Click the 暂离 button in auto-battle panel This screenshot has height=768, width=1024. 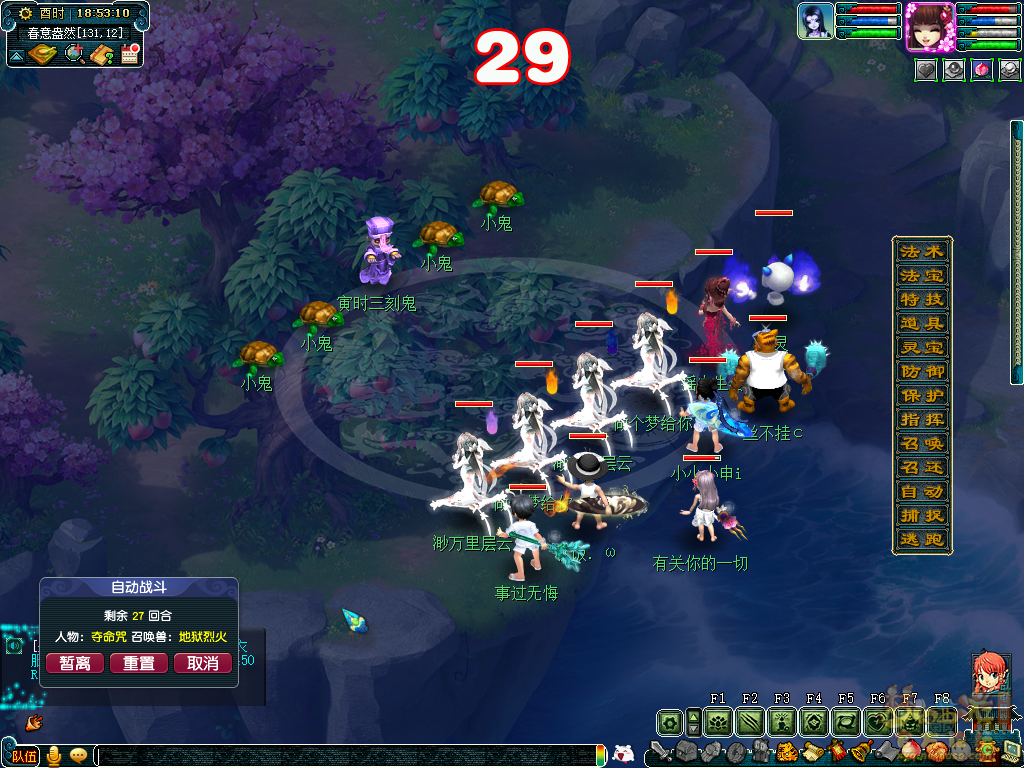(x=75, y=663)
